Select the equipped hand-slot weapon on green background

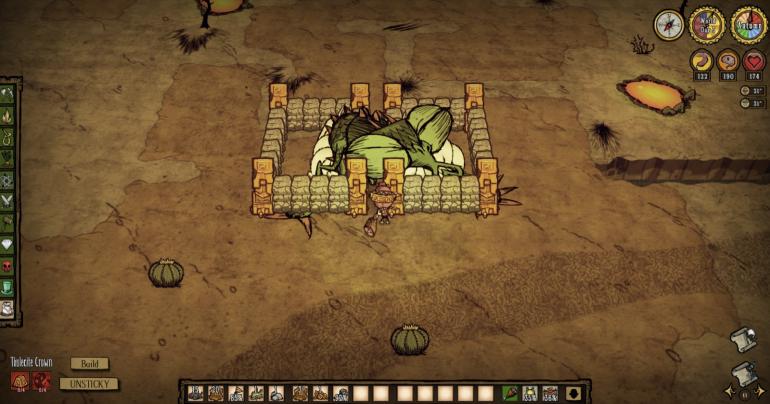510,393
